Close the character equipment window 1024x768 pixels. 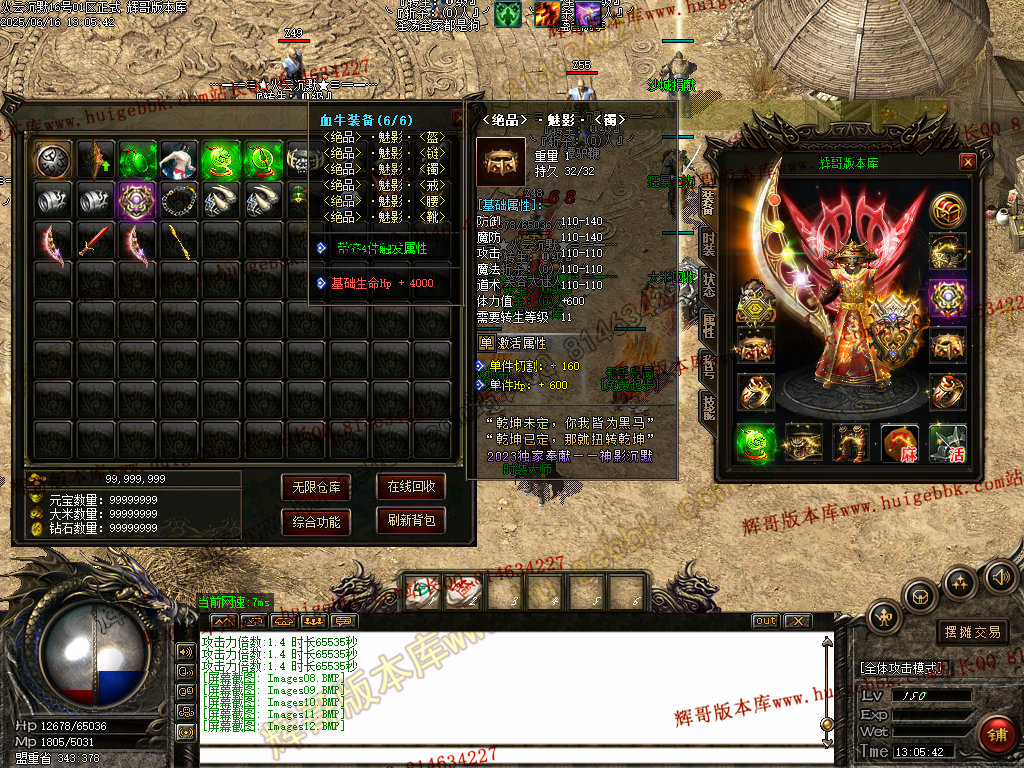[967, 162]
